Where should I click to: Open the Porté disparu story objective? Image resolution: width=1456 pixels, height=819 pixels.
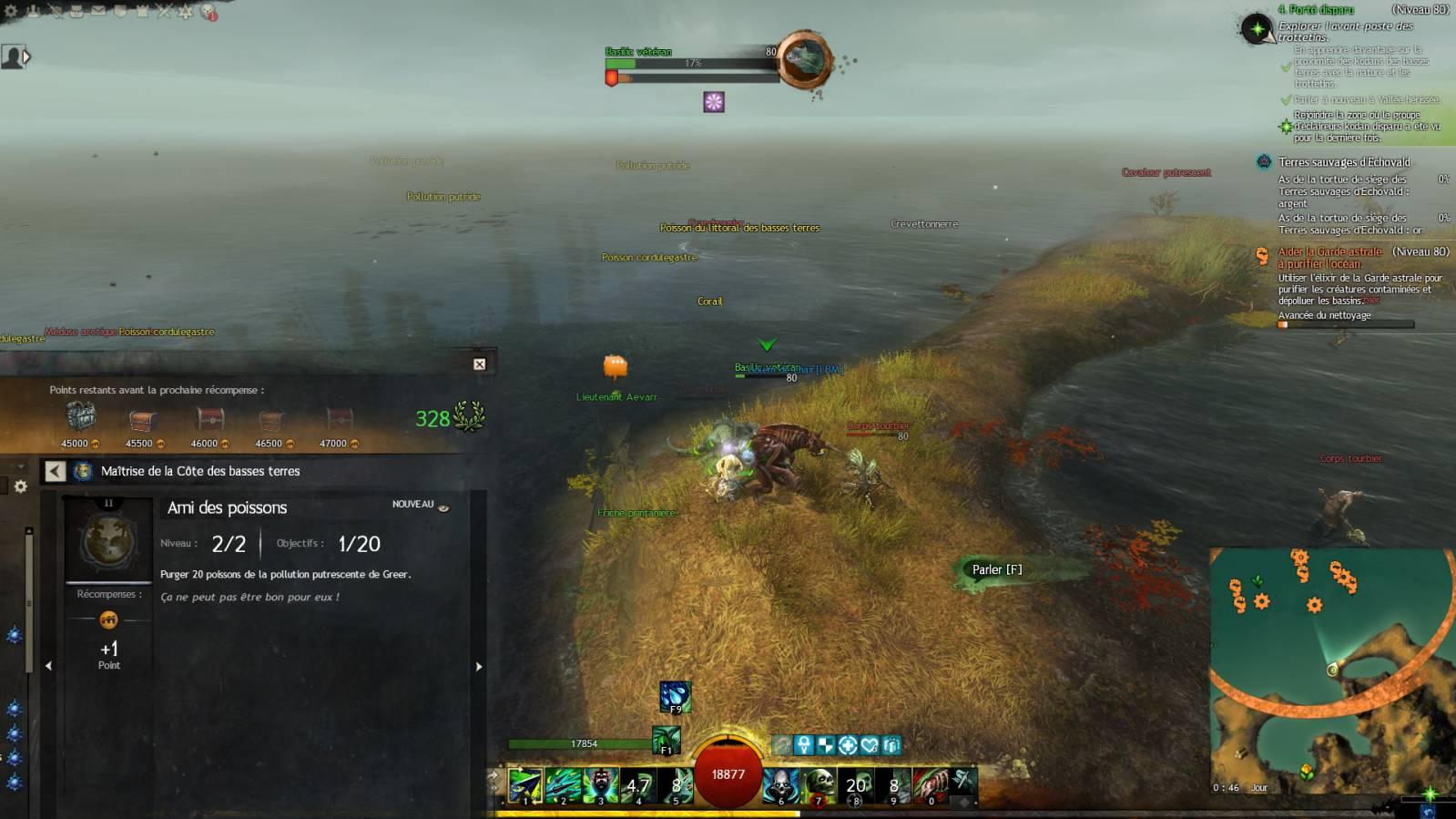tap(1315, 10)
